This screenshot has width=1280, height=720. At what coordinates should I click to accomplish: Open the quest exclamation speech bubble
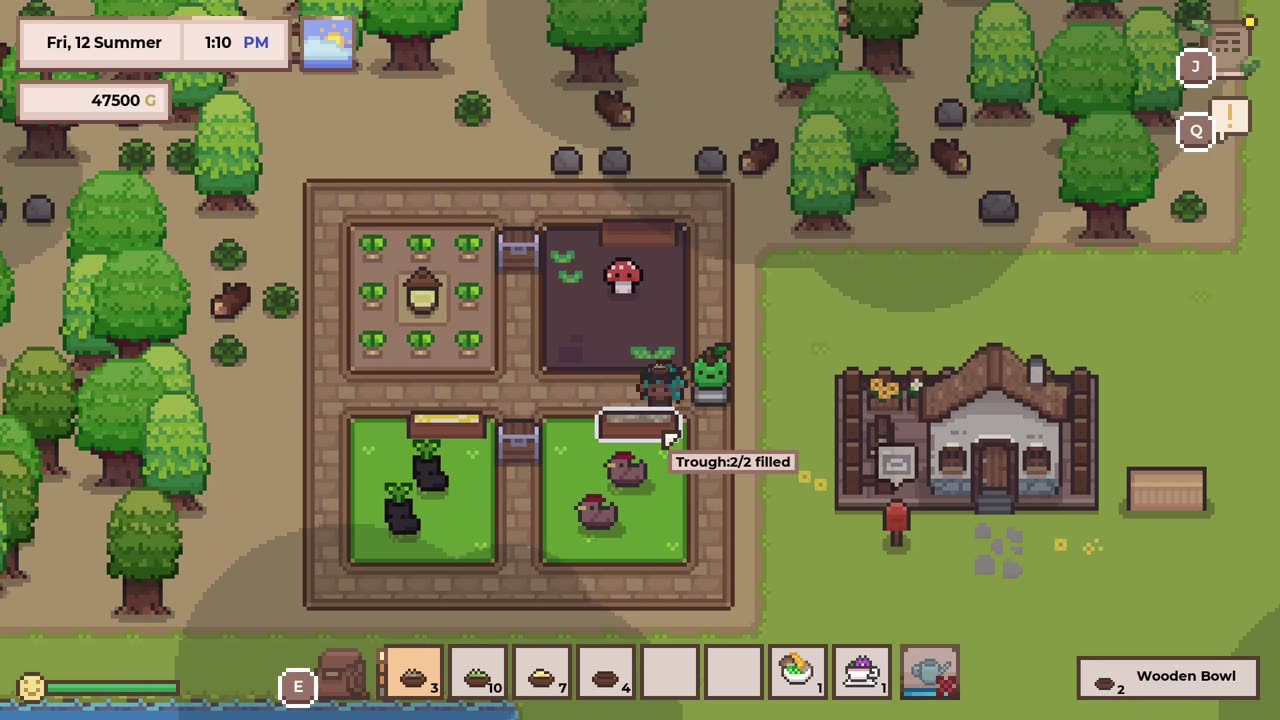1231,117
